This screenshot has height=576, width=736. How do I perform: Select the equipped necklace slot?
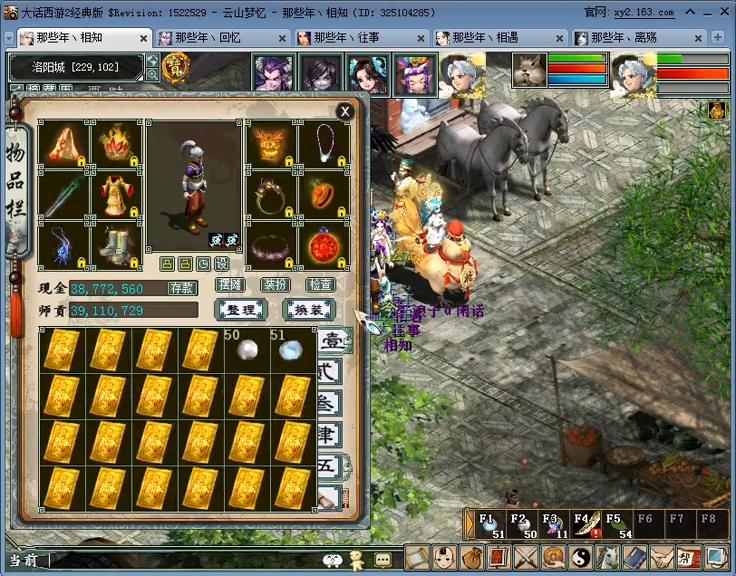[324, 144]
